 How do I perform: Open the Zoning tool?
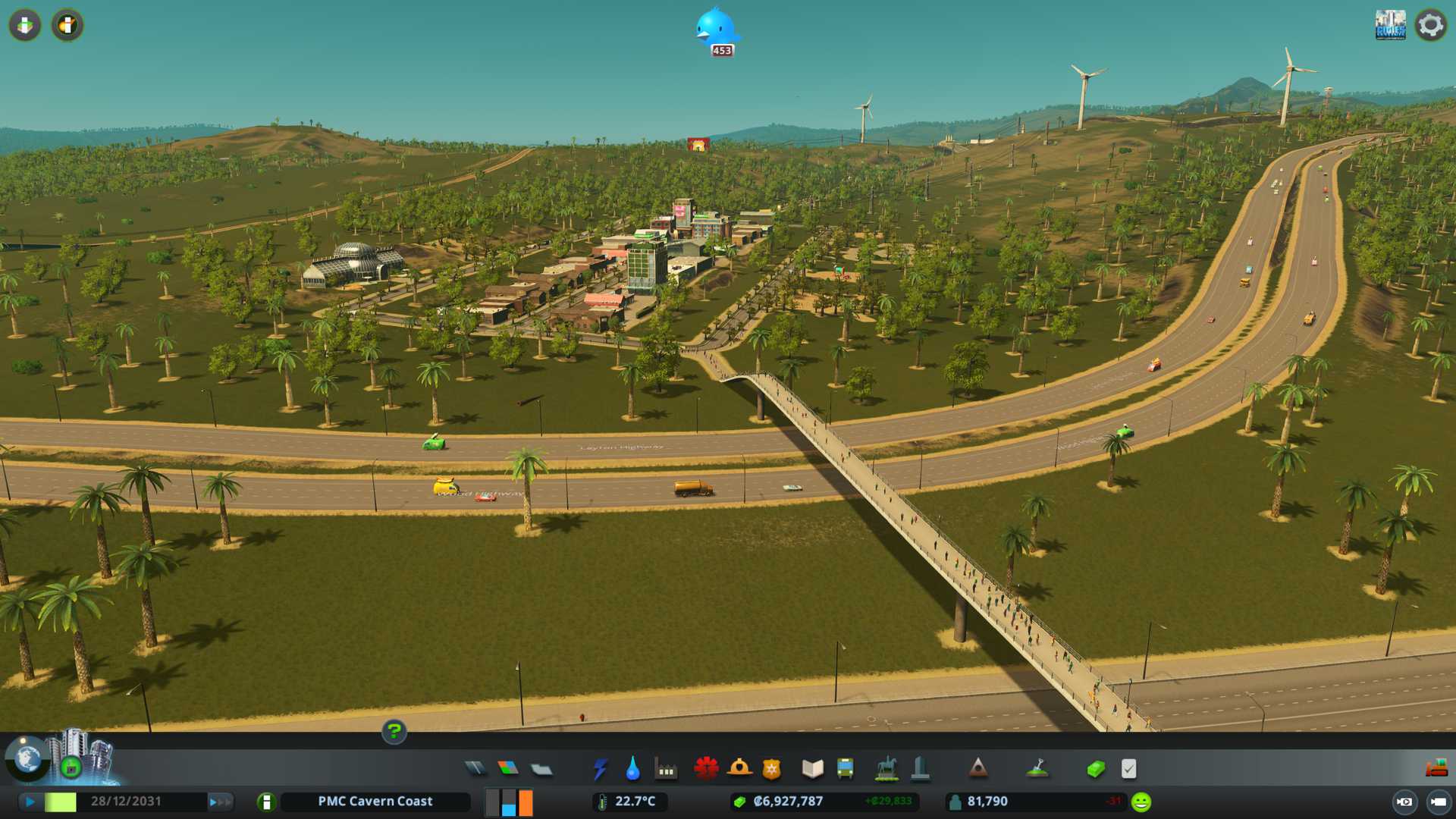point(508,769)
